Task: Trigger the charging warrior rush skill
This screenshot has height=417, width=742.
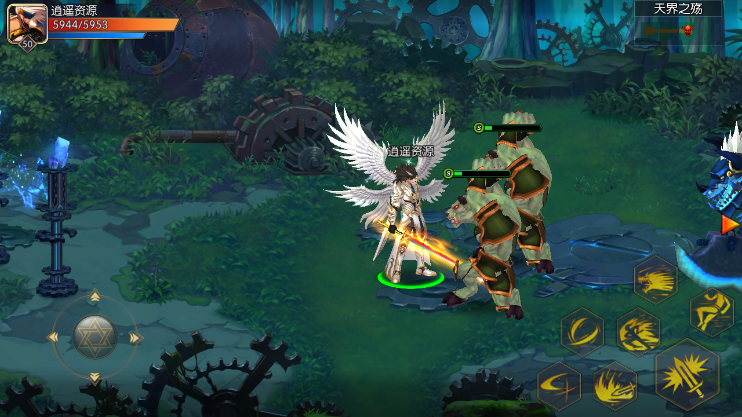Action: point(637,331)
